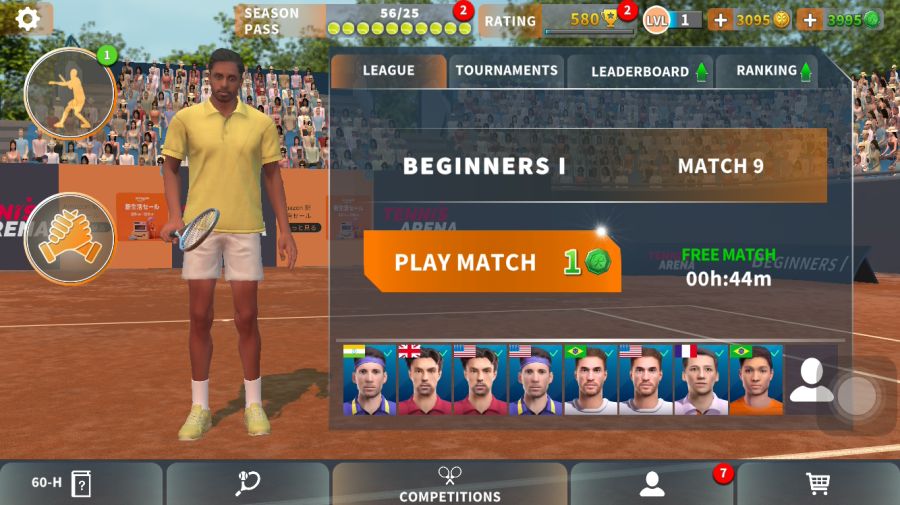
Task: Open the racket equipment menu
Action: pyautogui.click(x=248, y=483)
